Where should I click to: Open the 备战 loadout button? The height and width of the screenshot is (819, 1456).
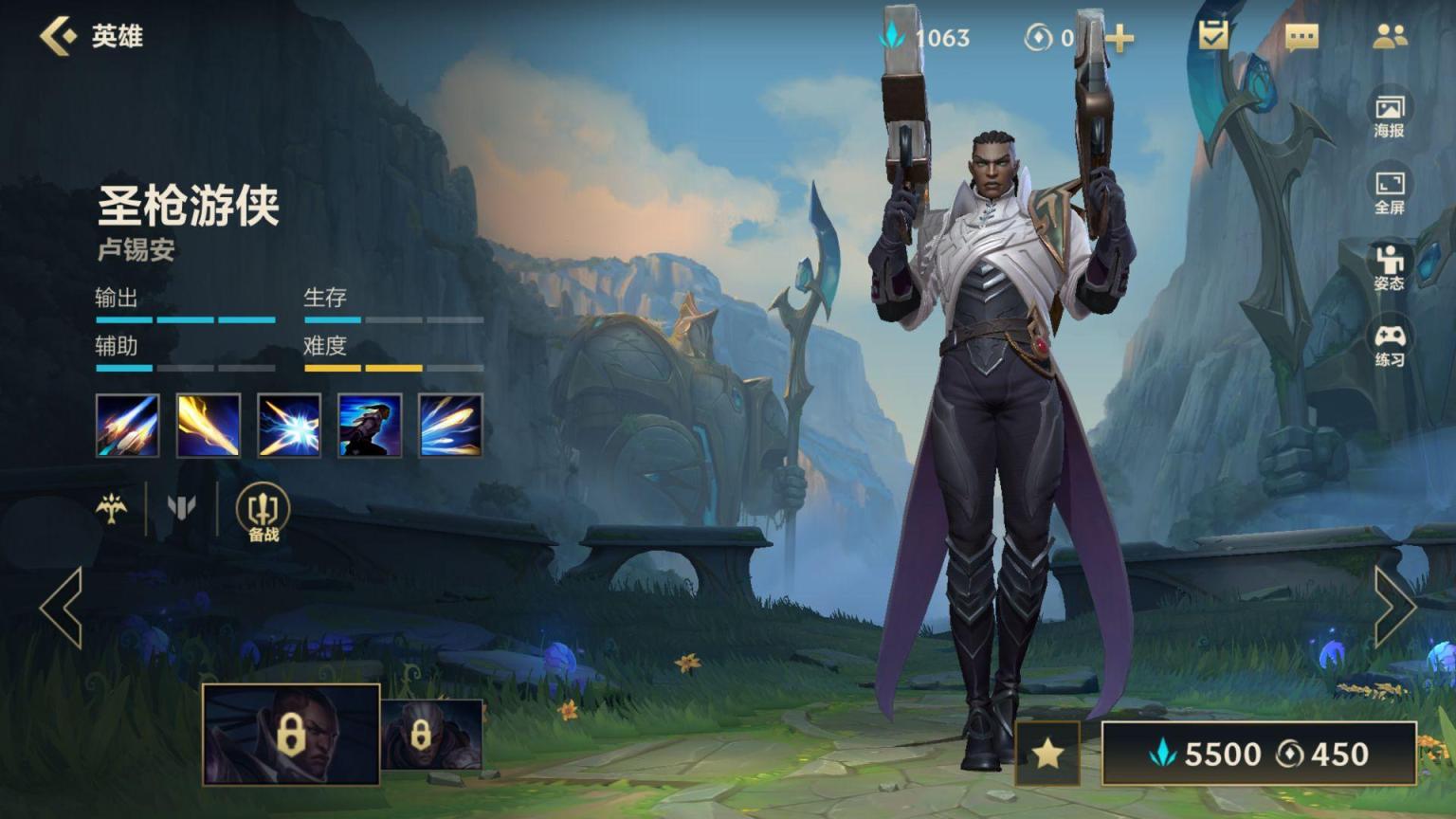(x=263, y=513)
